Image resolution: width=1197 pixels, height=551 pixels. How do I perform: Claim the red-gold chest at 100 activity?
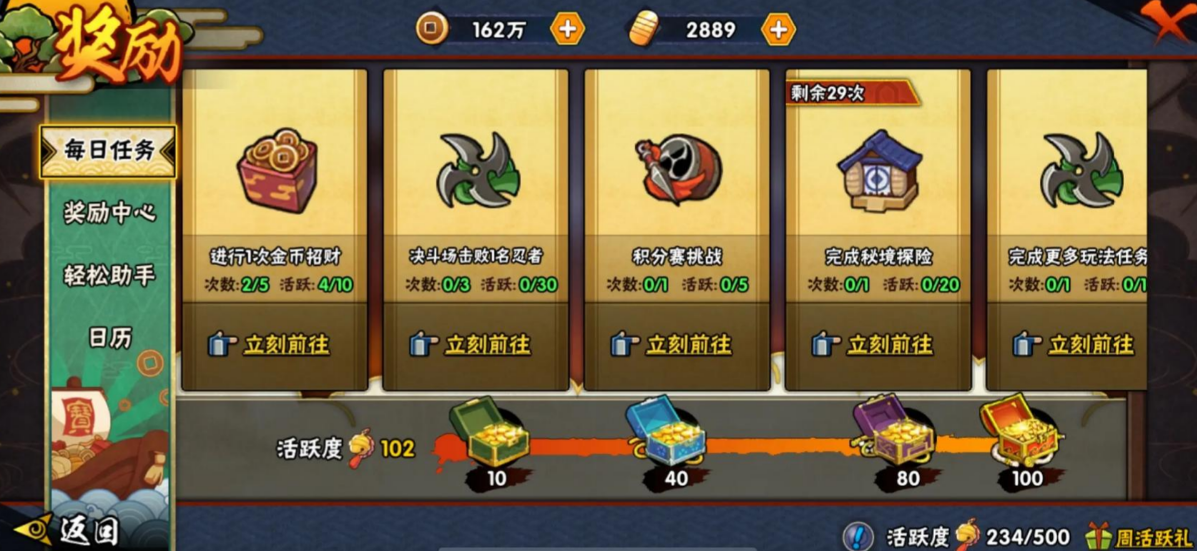1020,432
